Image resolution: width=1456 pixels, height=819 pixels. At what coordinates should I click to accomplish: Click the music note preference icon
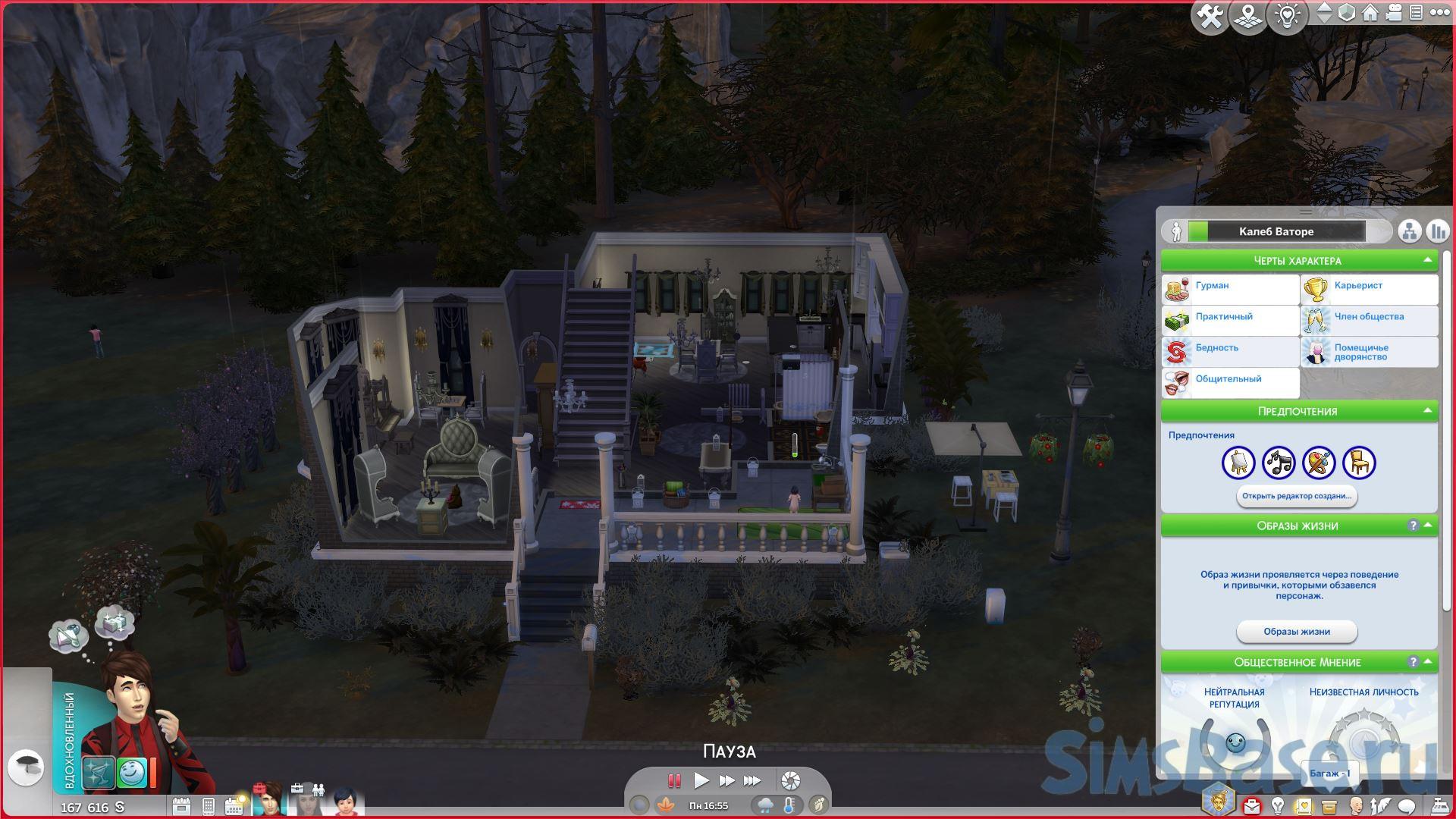(1279, 463)
